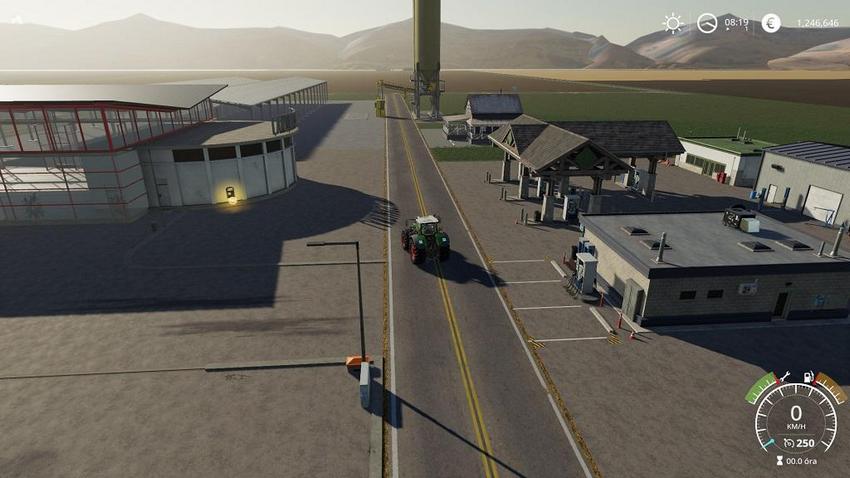Open the euro money icon
The width and height of the screenshot is (850, 478).
(771, 23)
